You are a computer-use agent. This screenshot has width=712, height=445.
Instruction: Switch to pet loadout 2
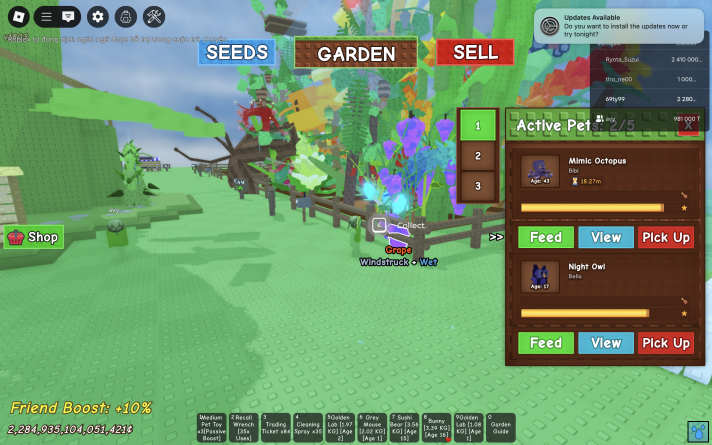478,156
